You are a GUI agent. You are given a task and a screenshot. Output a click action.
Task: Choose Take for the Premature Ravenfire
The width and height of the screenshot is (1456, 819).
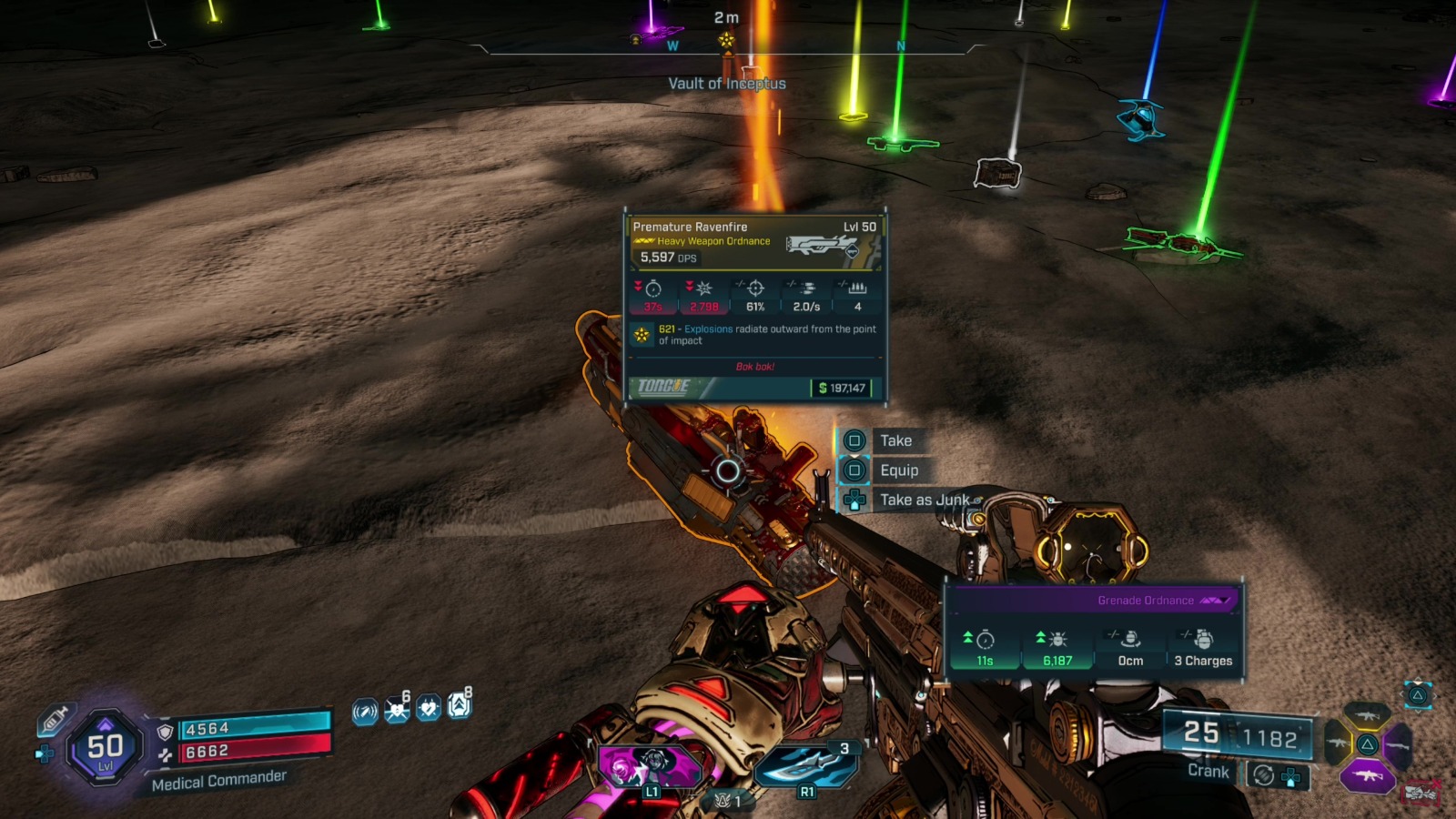click(x=895, y=440)
